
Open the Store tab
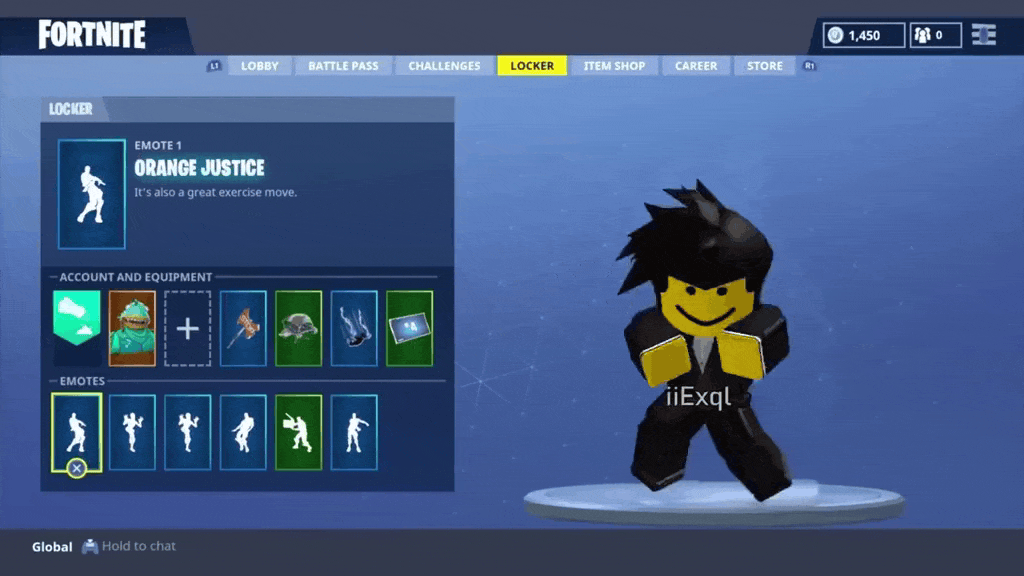tap(765, 66)
